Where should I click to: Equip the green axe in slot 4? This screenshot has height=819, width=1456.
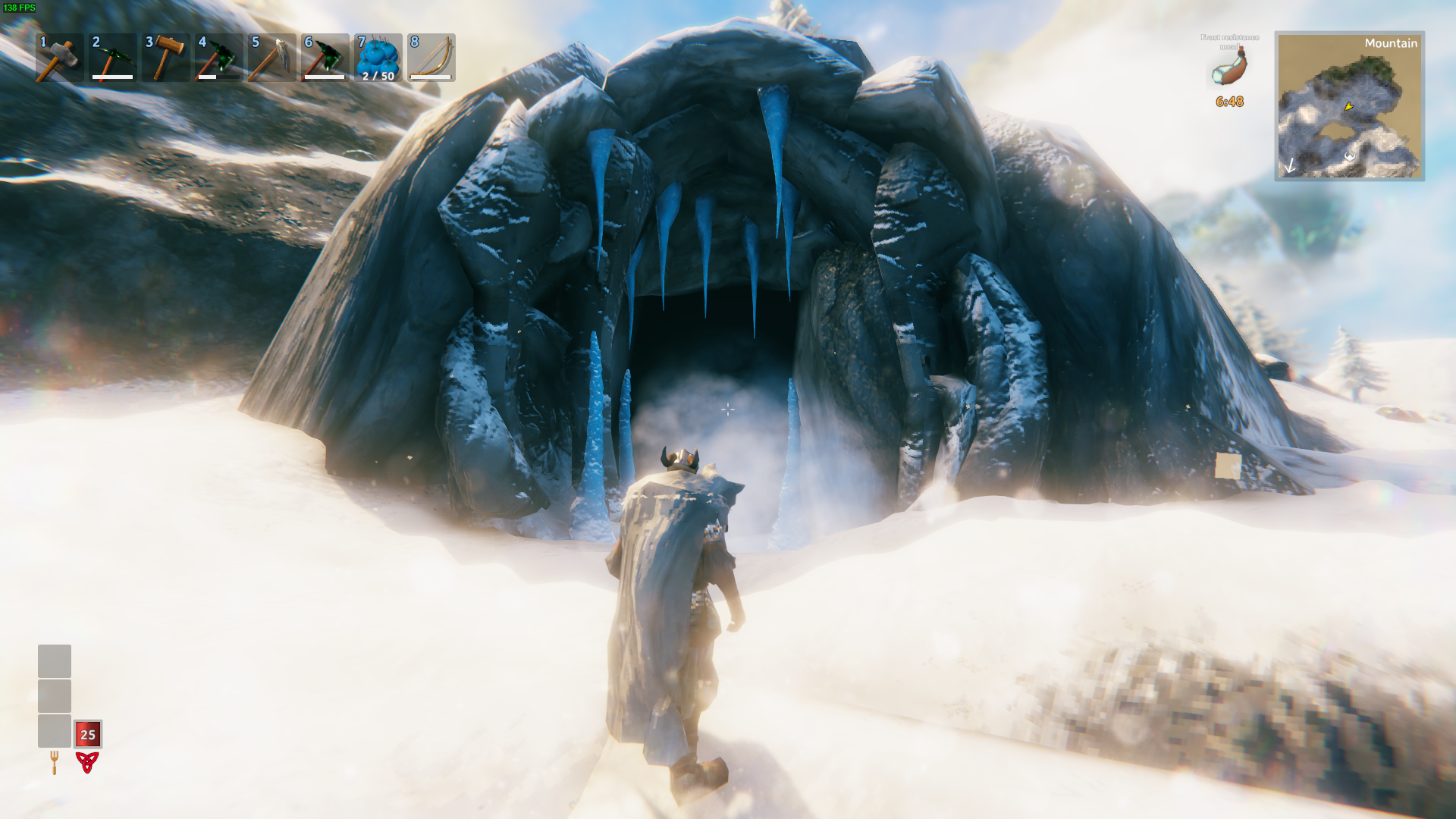[218, 58]
